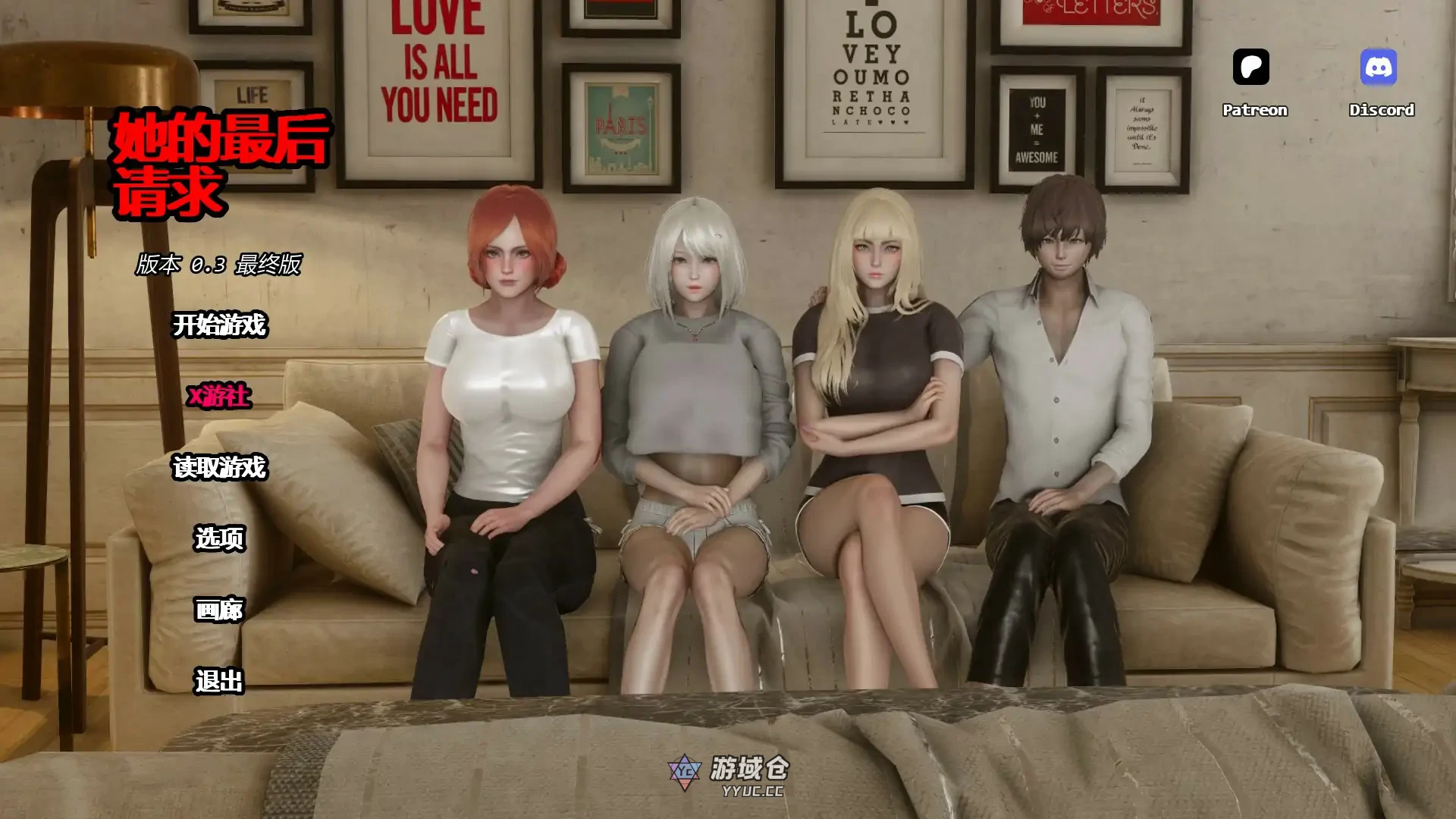Start the game with 开始游戏

pyautogui.click(x=220, y=325)
